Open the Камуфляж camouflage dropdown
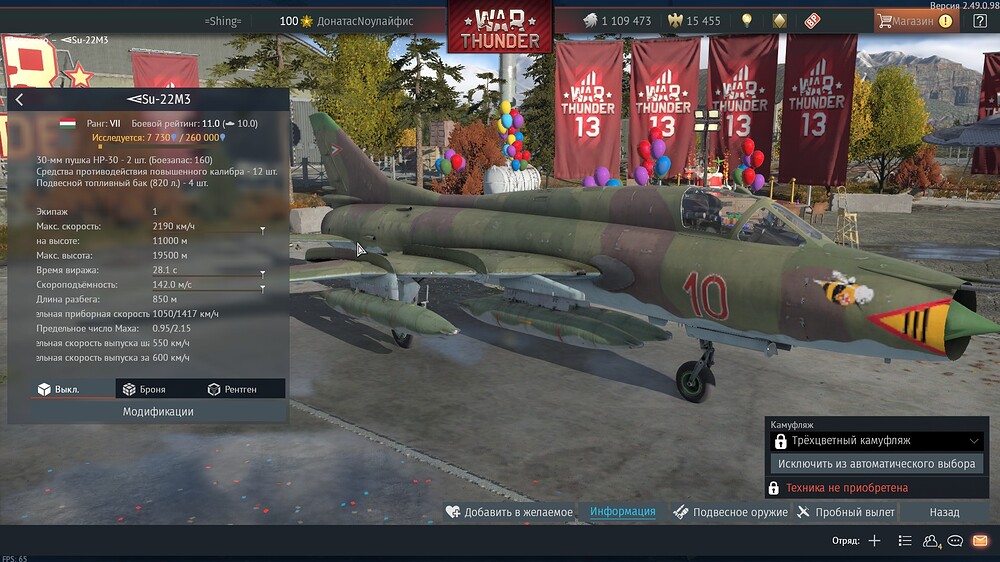 click(x=876, y=441)
